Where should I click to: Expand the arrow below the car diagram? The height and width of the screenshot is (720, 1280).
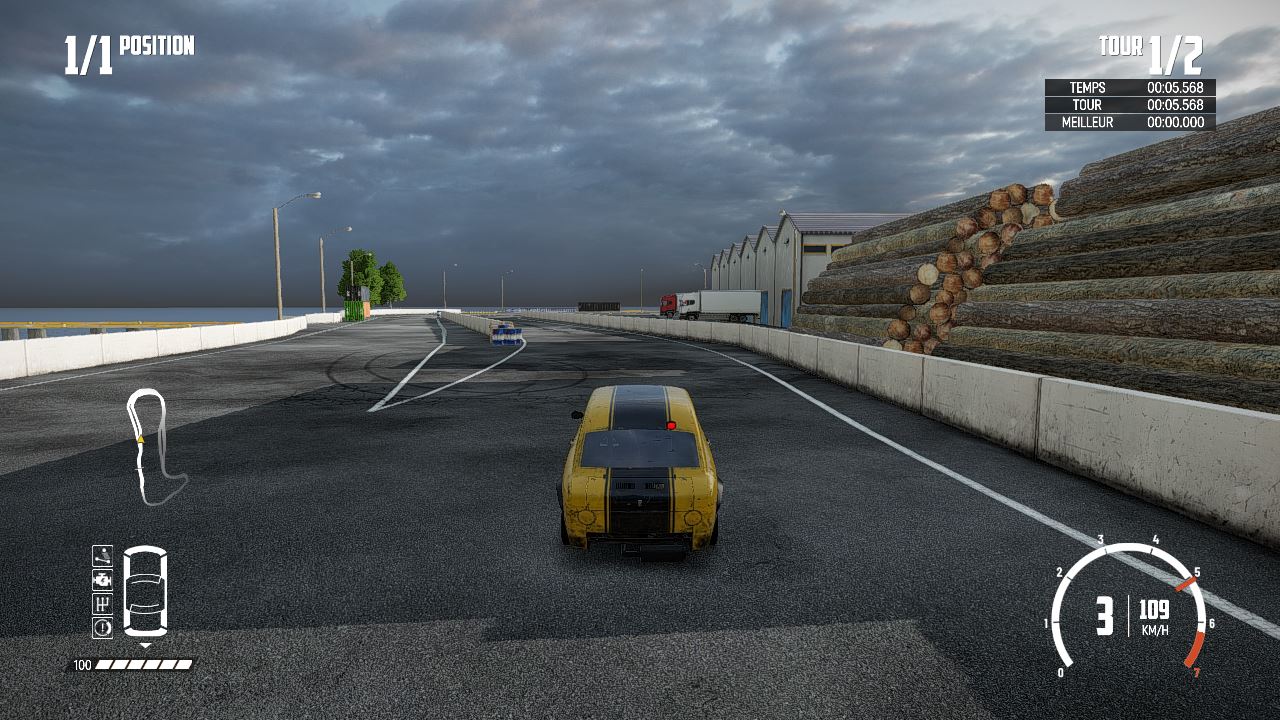tap(145, 645)
